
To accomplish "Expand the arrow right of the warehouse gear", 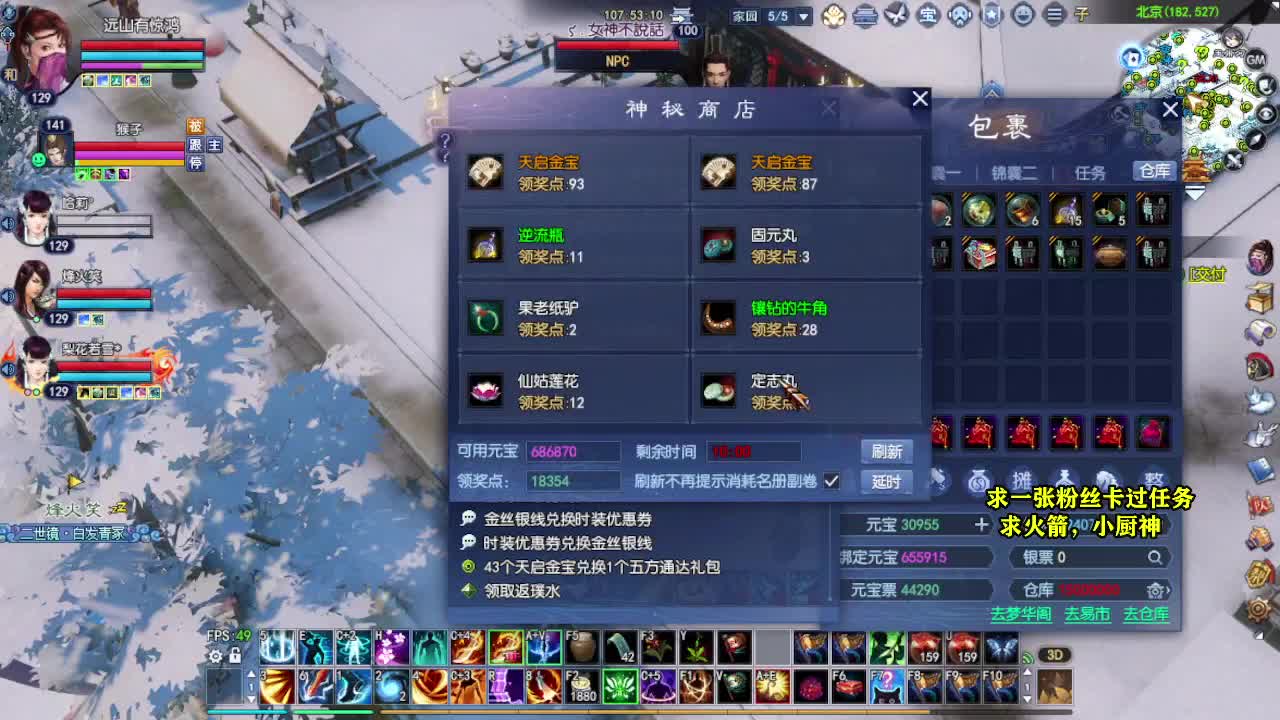I will click(x=1171, y=590).
